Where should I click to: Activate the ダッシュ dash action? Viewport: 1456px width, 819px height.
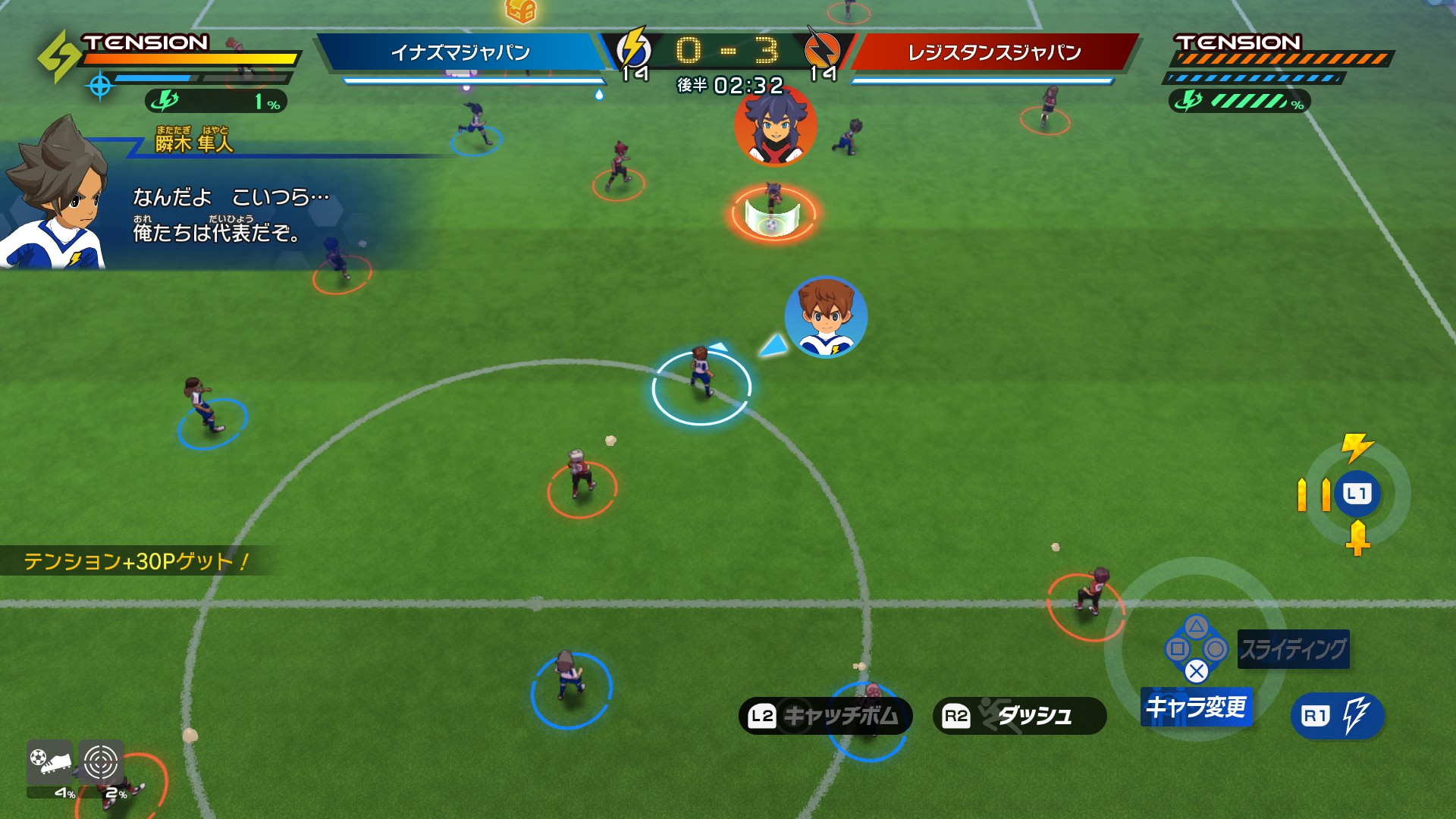click(1019, 716)
